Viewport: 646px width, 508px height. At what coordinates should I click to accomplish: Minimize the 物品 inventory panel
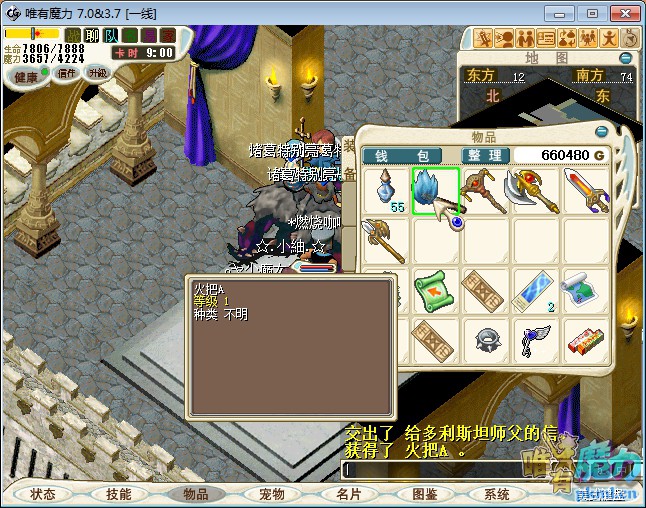[600, 133]
